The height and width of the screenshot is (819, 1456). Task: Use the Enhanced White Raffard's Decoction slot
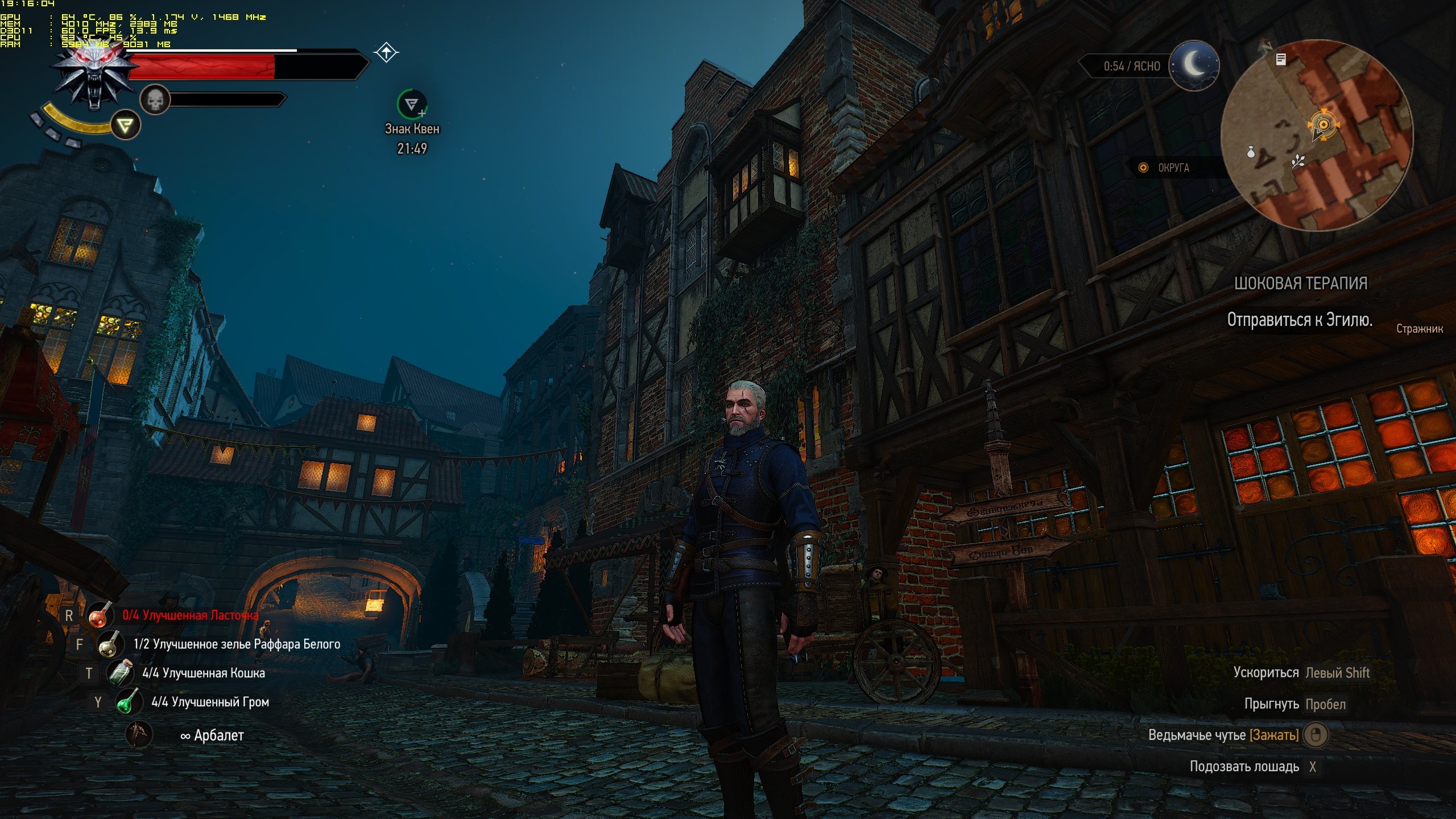[110, 644]
